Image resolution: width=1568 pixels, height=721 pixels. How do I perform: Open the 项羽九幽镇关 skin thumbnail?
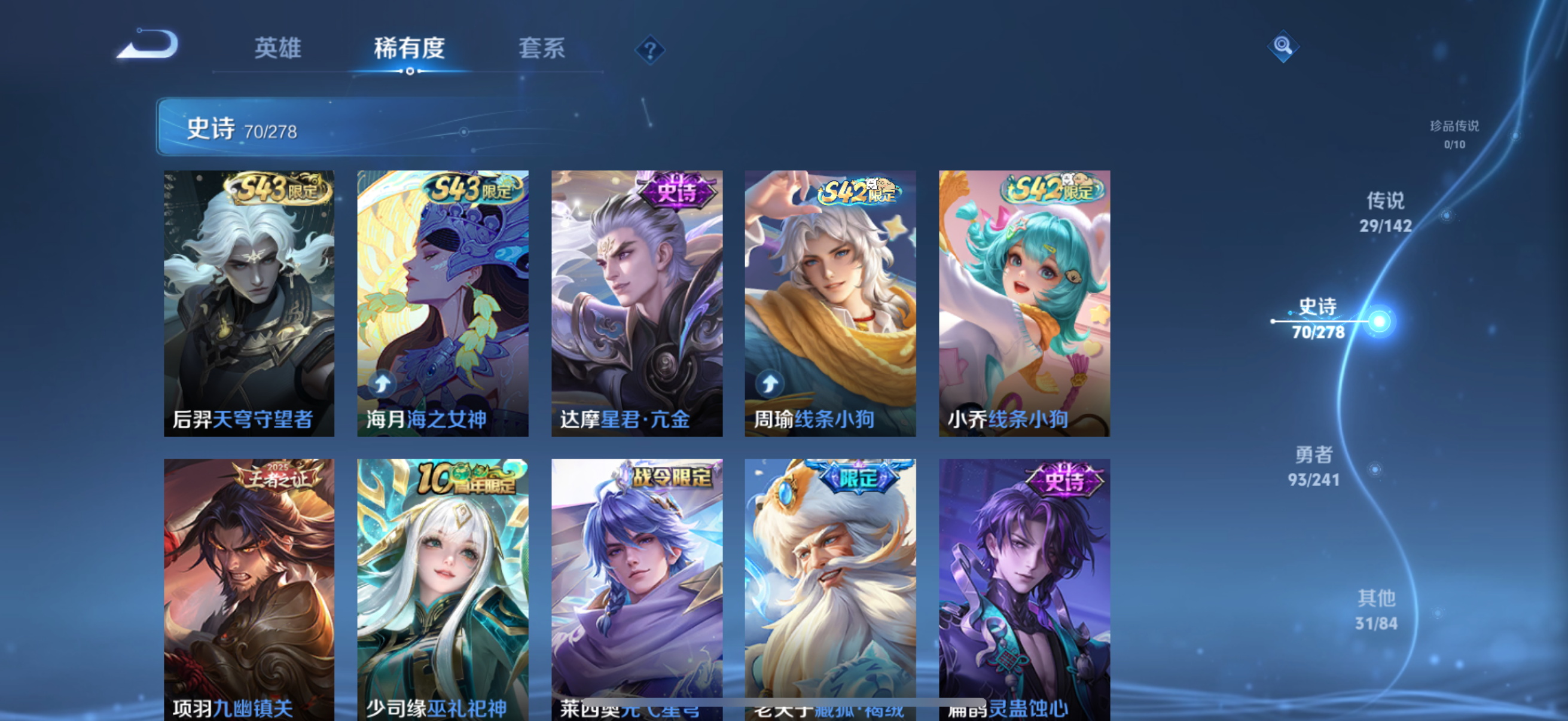[248, 587]
